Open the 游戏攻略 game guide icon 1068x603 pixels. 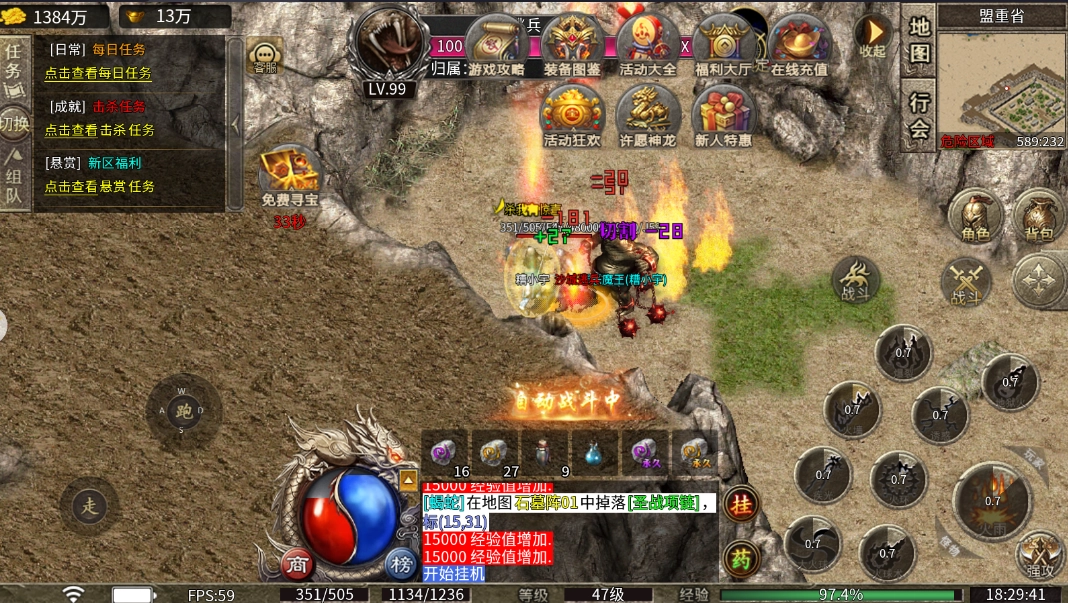point(497,45)
